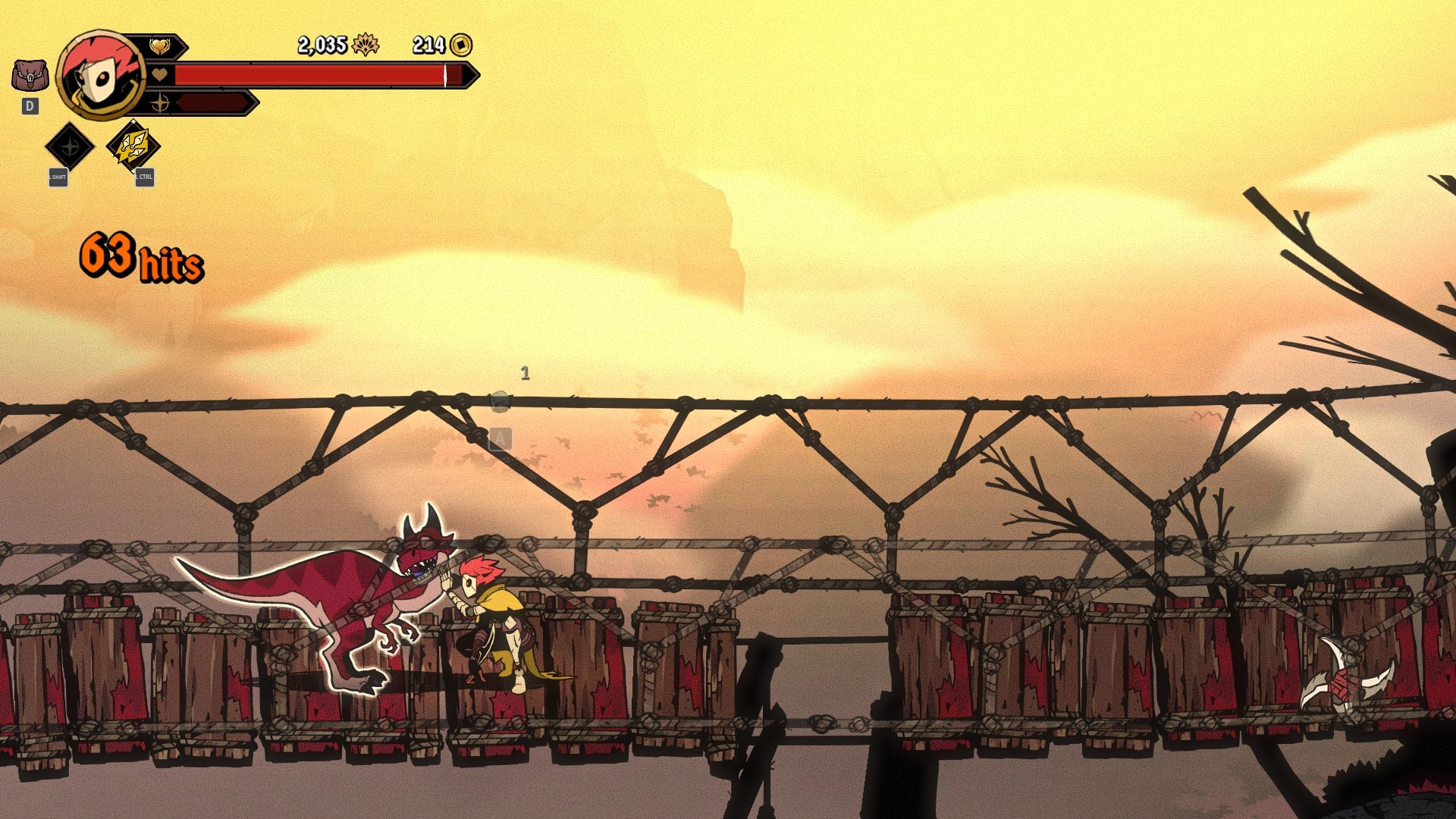This screenshot has height=819, width=1456.
Task: Click the lotus flower currency icon
Action: click(x=366, y=45)
